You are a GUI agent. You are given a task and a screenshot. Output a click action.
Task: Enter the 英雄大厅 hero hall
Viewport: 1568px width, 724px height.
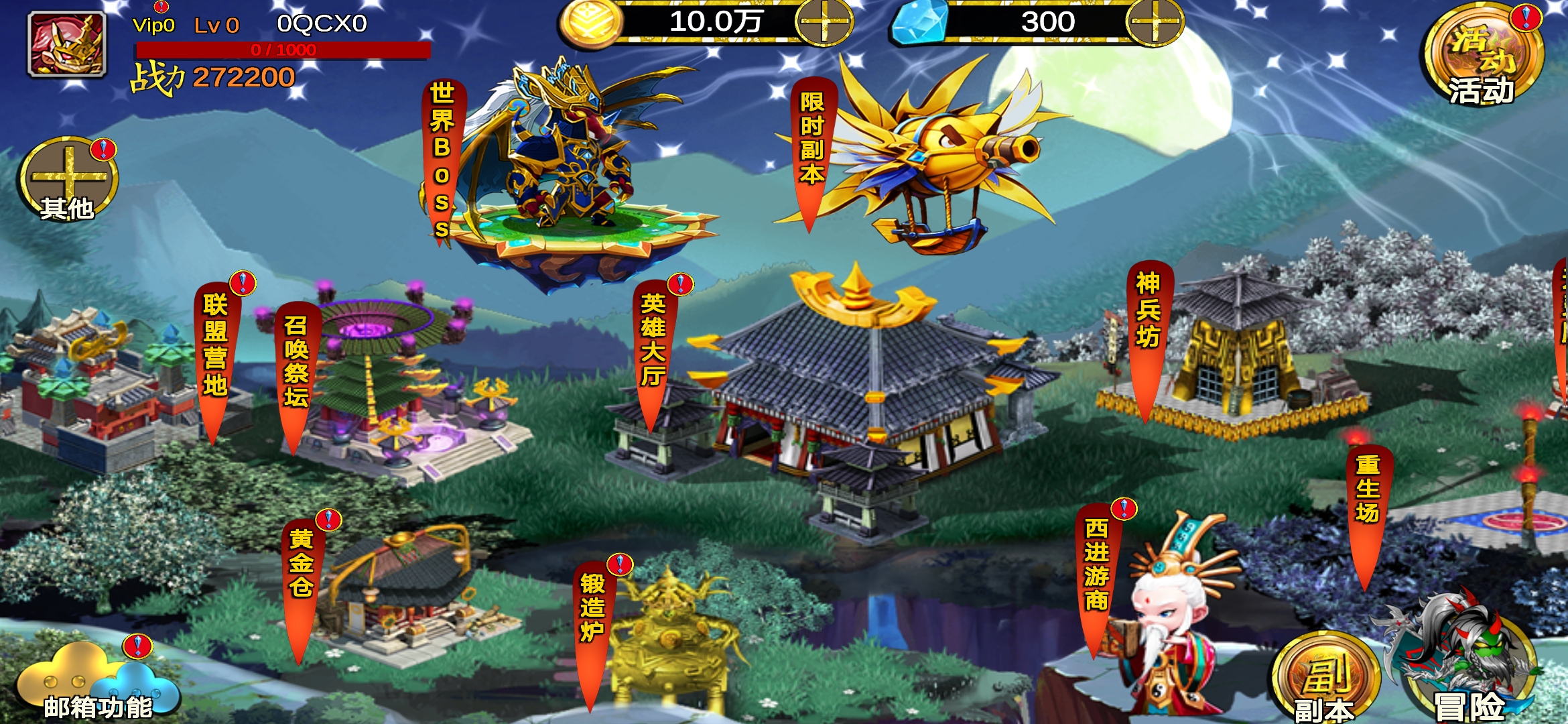[x=653, y=342]
